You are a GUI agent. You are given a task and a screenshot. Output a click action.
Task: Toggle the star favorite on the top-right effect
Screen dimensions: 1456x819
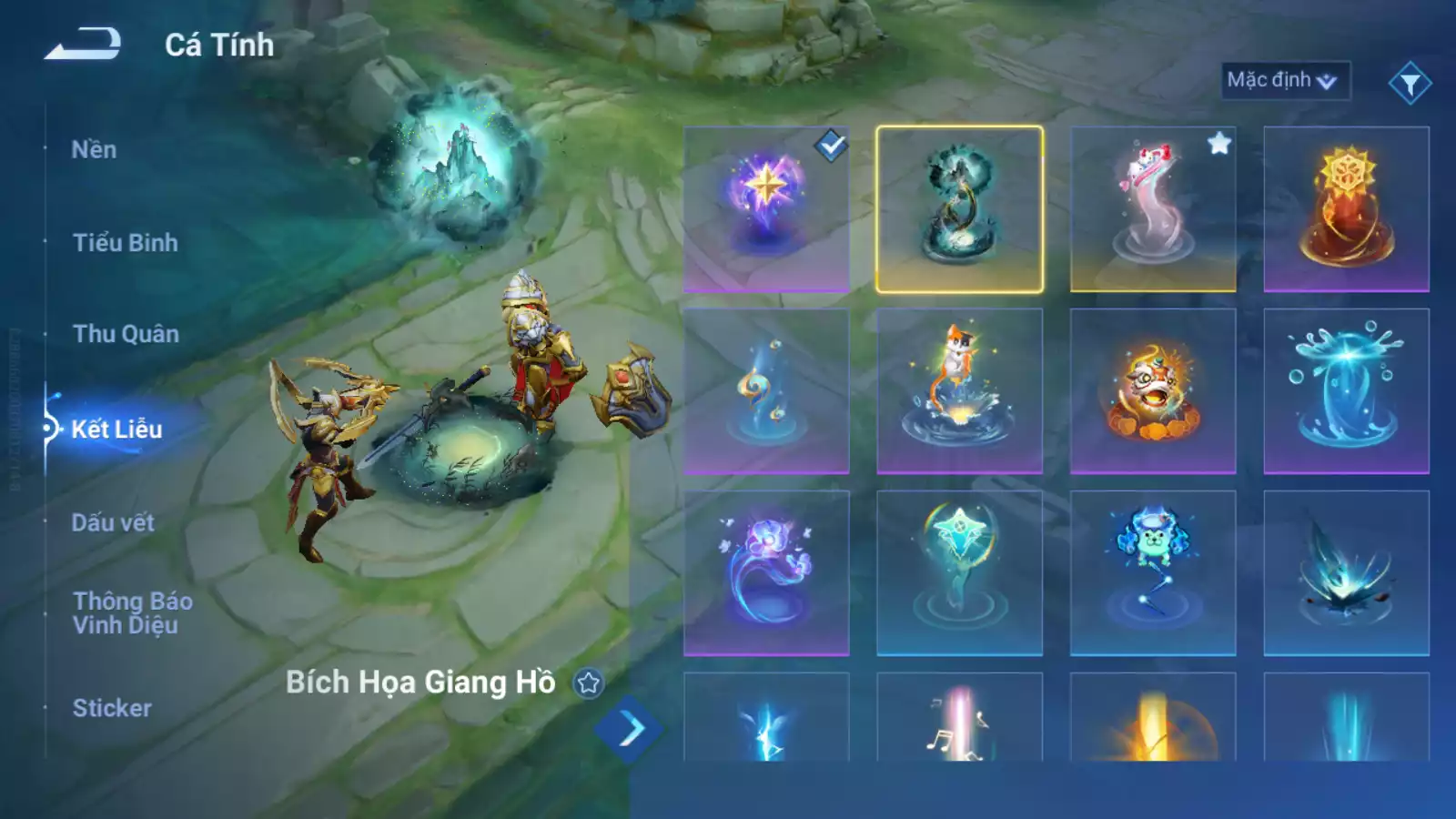1219,141
